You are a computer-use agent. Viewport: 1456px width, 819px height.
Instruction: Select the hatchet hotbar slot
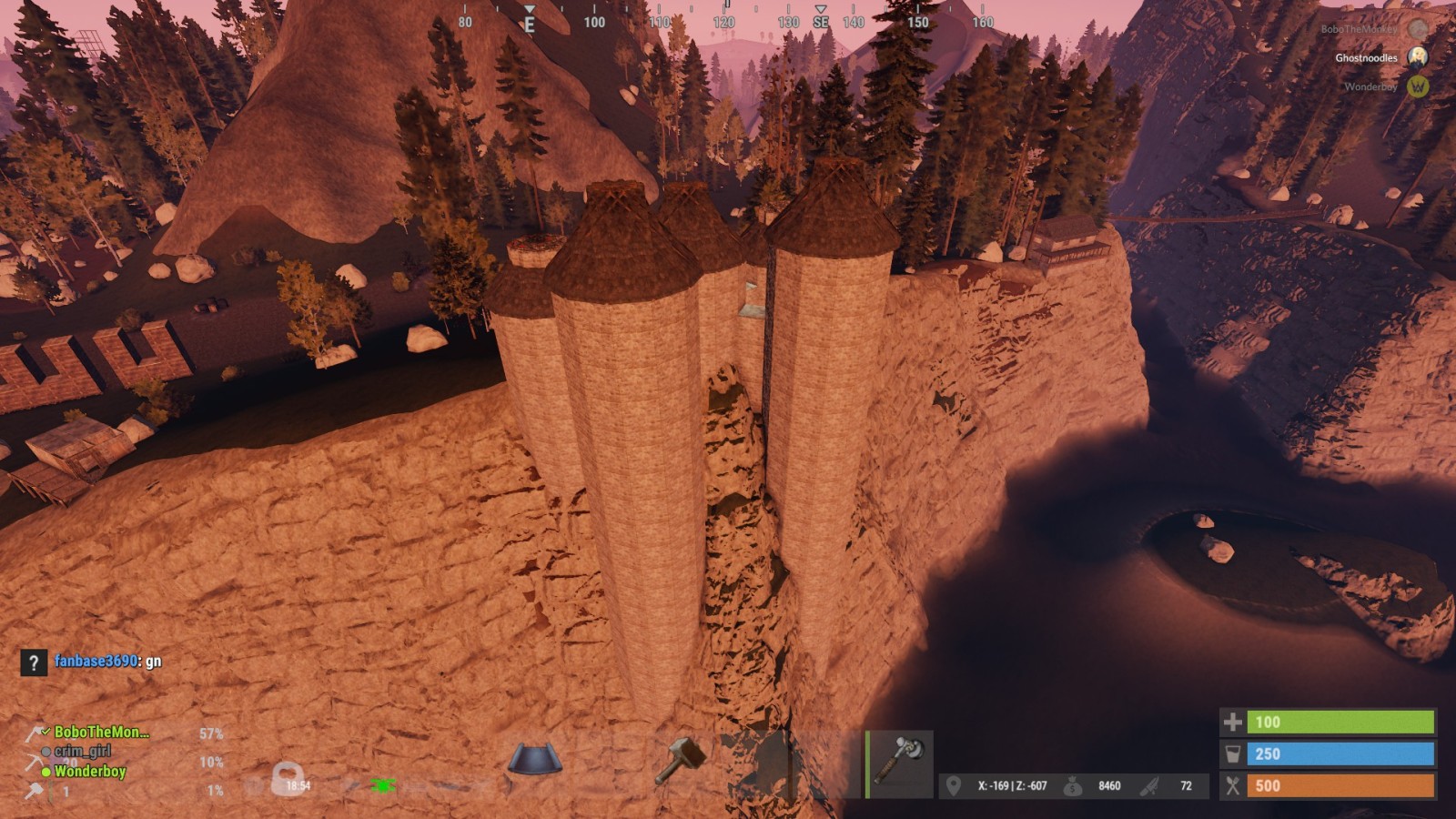pos(899,763)
